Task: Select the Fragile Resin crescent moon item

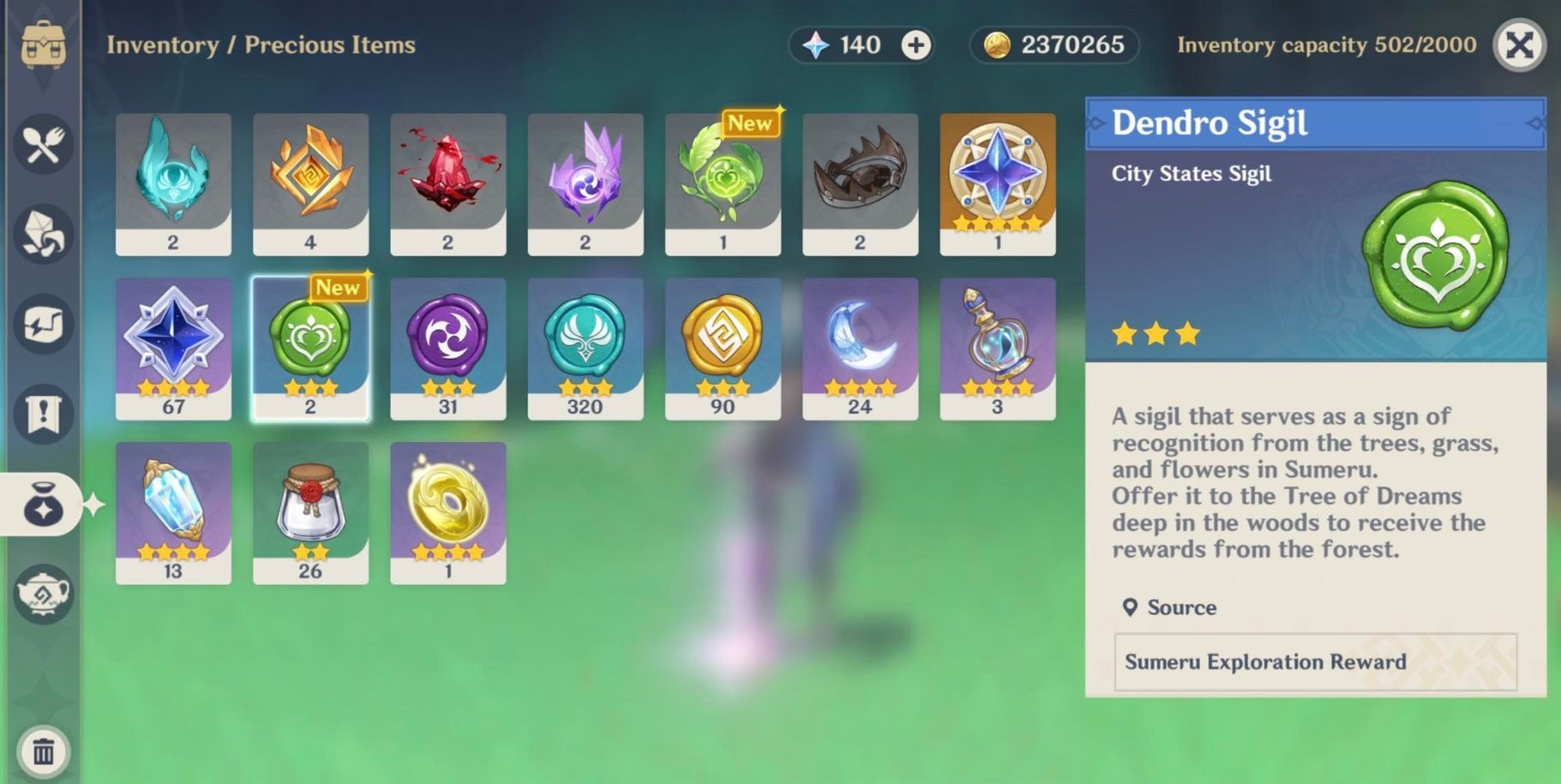Action: (x=860, y=348)
